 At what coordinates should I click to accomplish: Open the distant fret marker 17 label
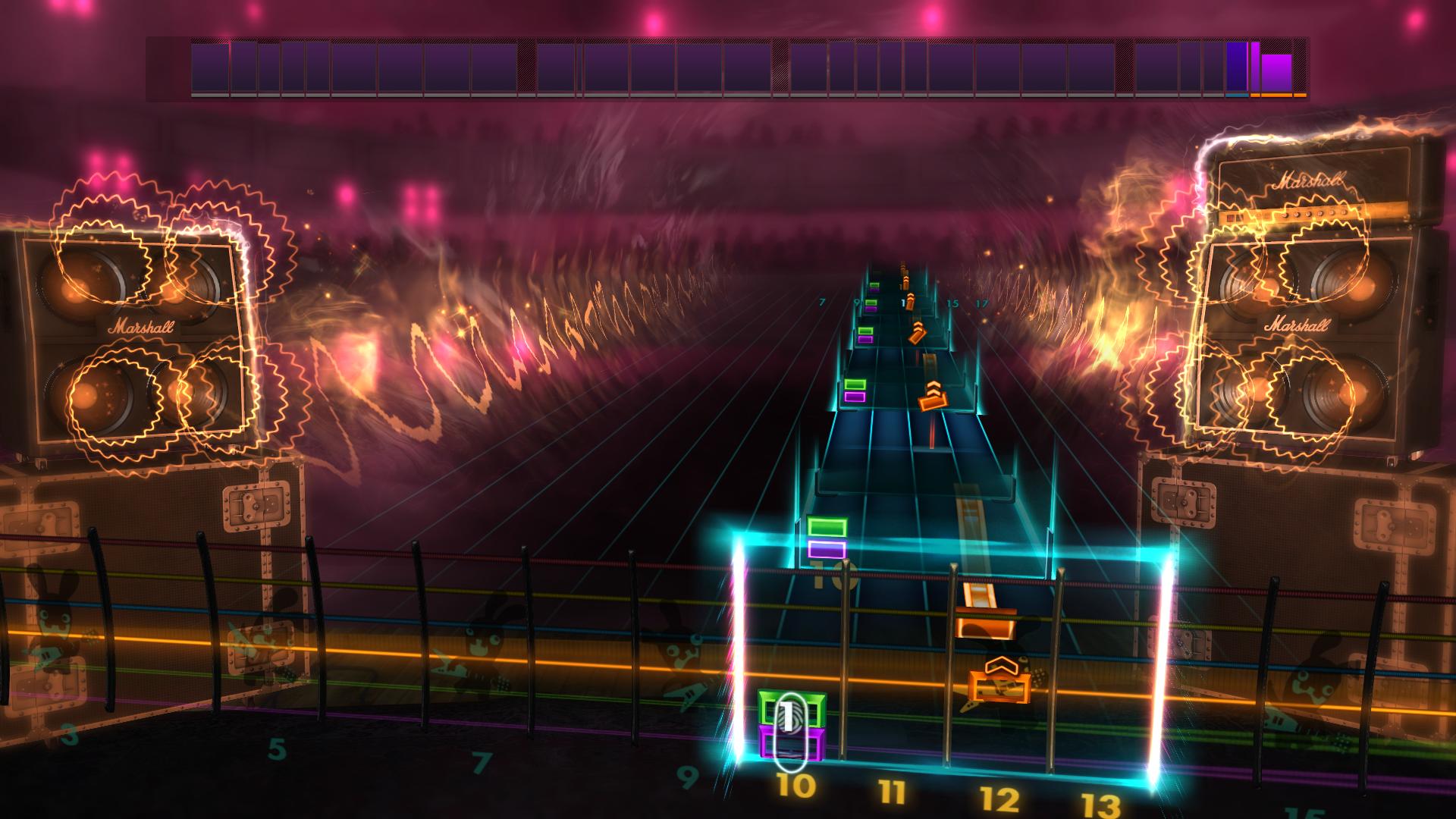[984, 302]
